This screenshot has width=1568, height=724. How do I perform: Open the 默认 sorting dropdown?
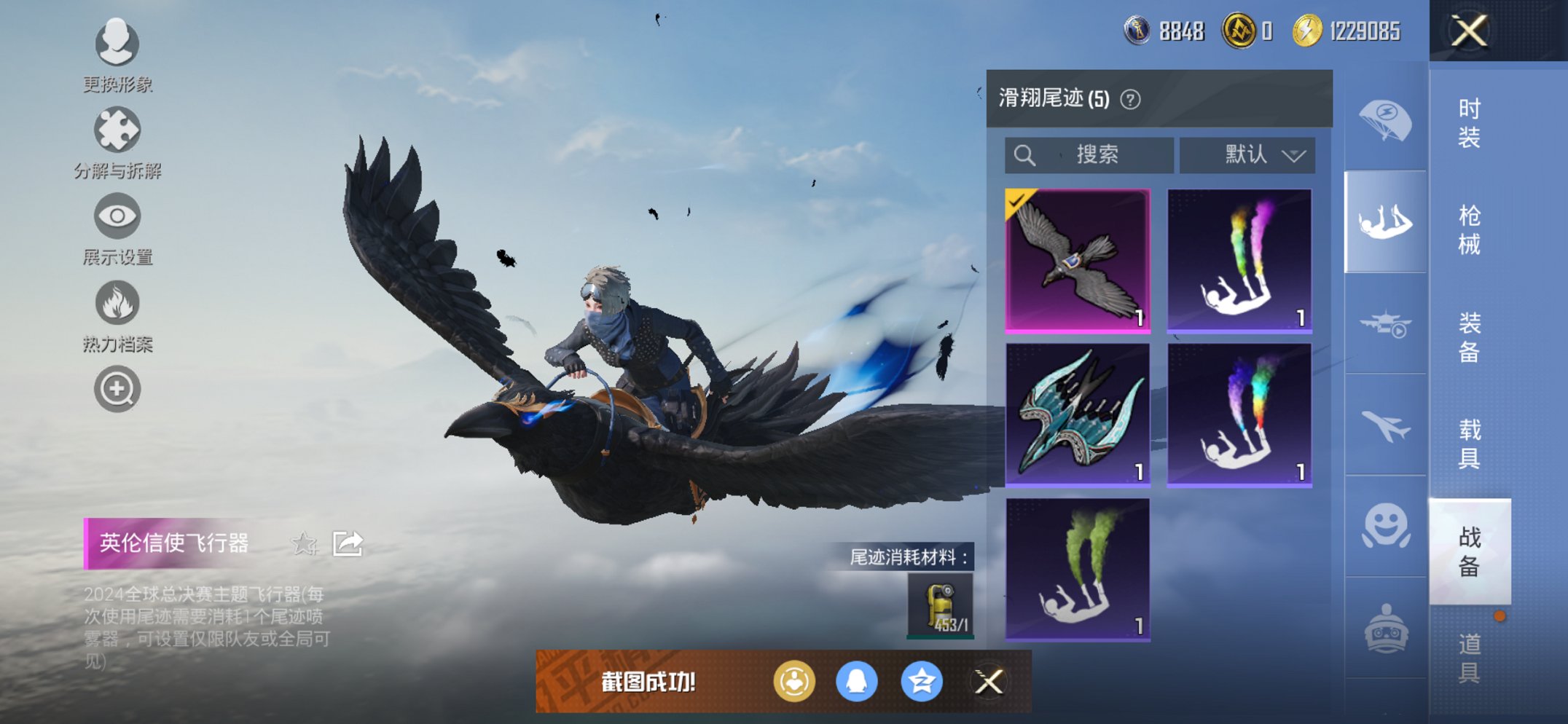pyautogui.click(x=1246, y=154)
